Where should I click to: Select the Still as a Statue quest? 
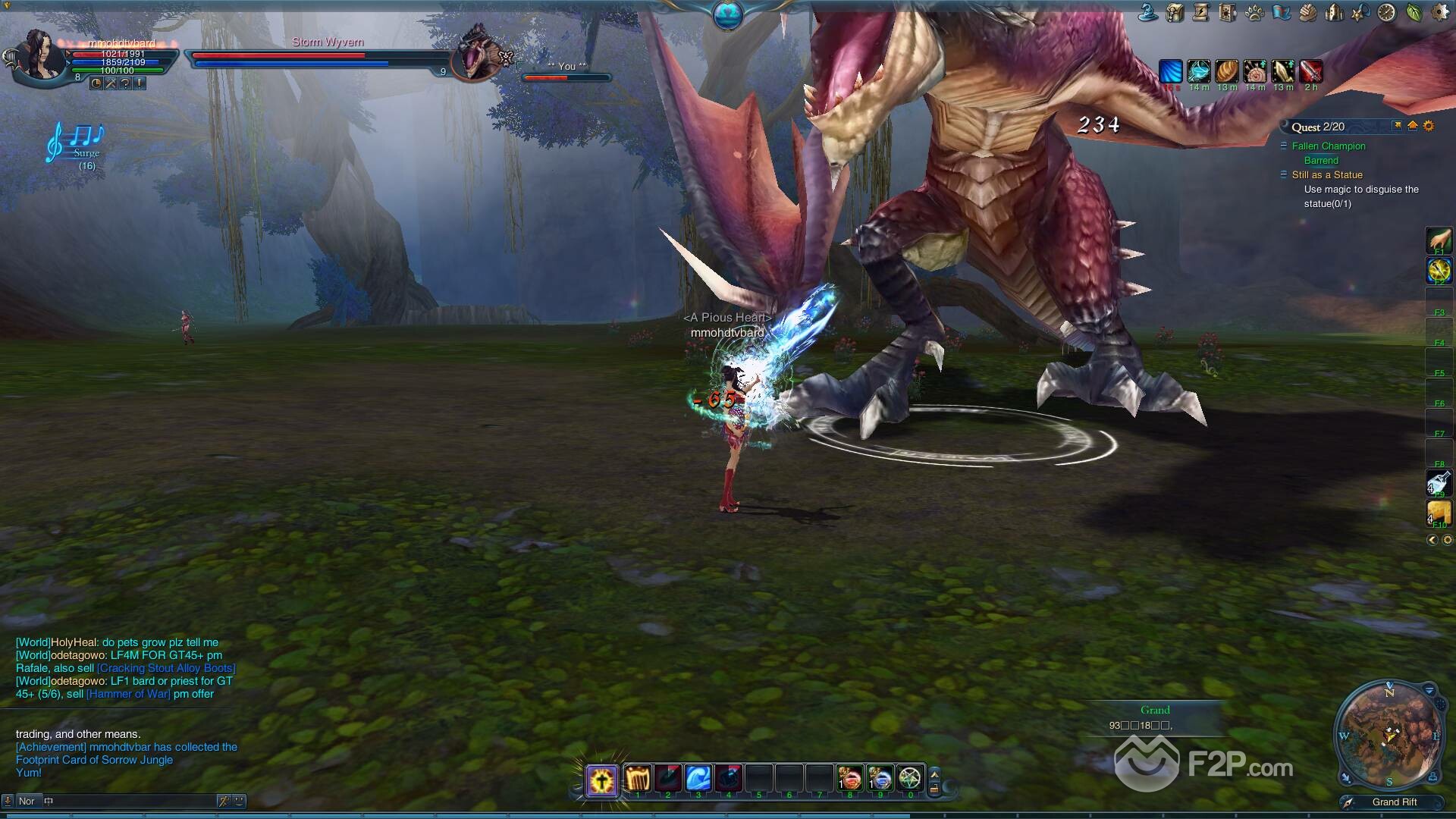[1326, 175]
